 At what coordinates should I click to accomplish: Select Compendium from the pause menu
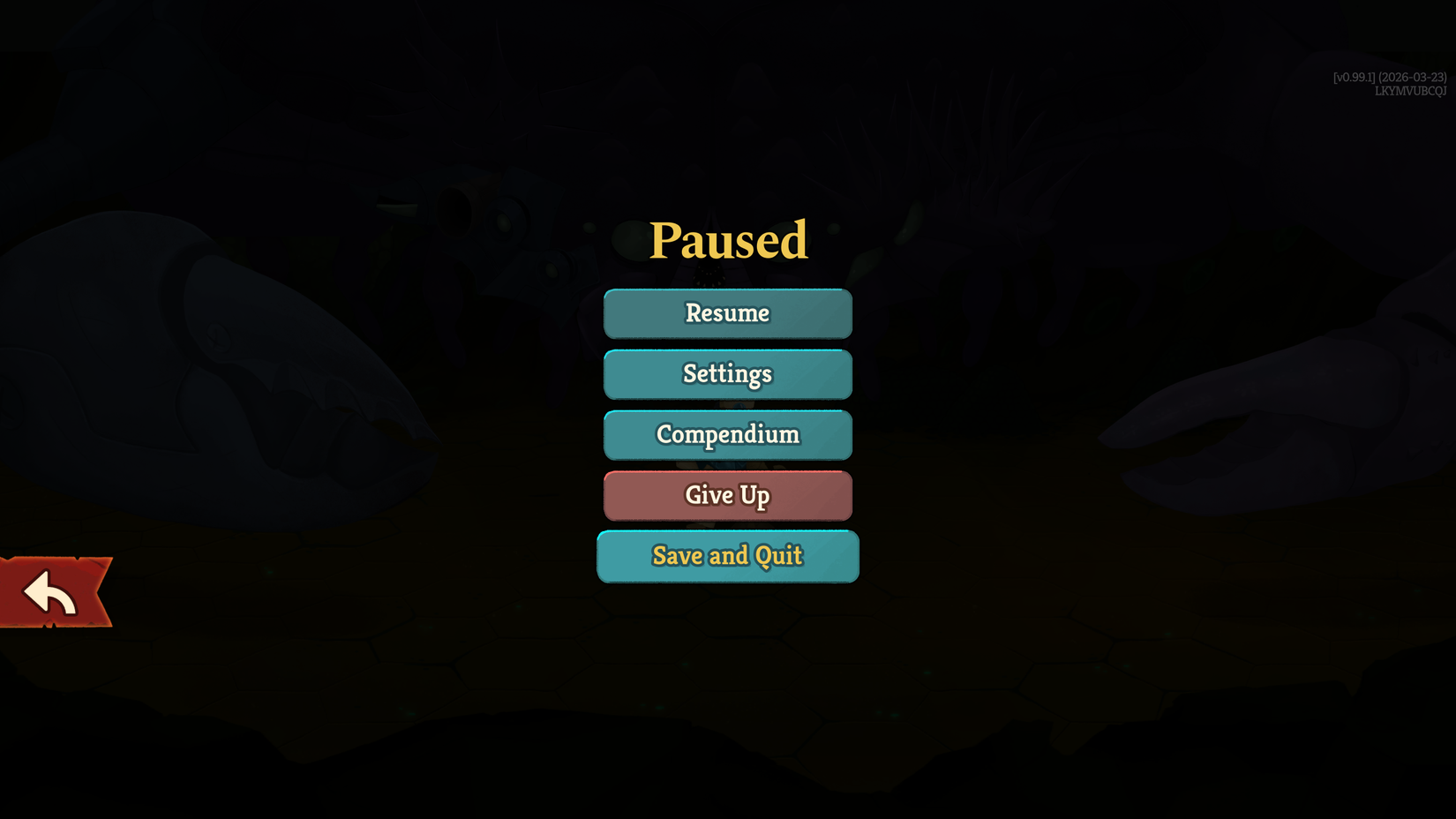(727, 434)
